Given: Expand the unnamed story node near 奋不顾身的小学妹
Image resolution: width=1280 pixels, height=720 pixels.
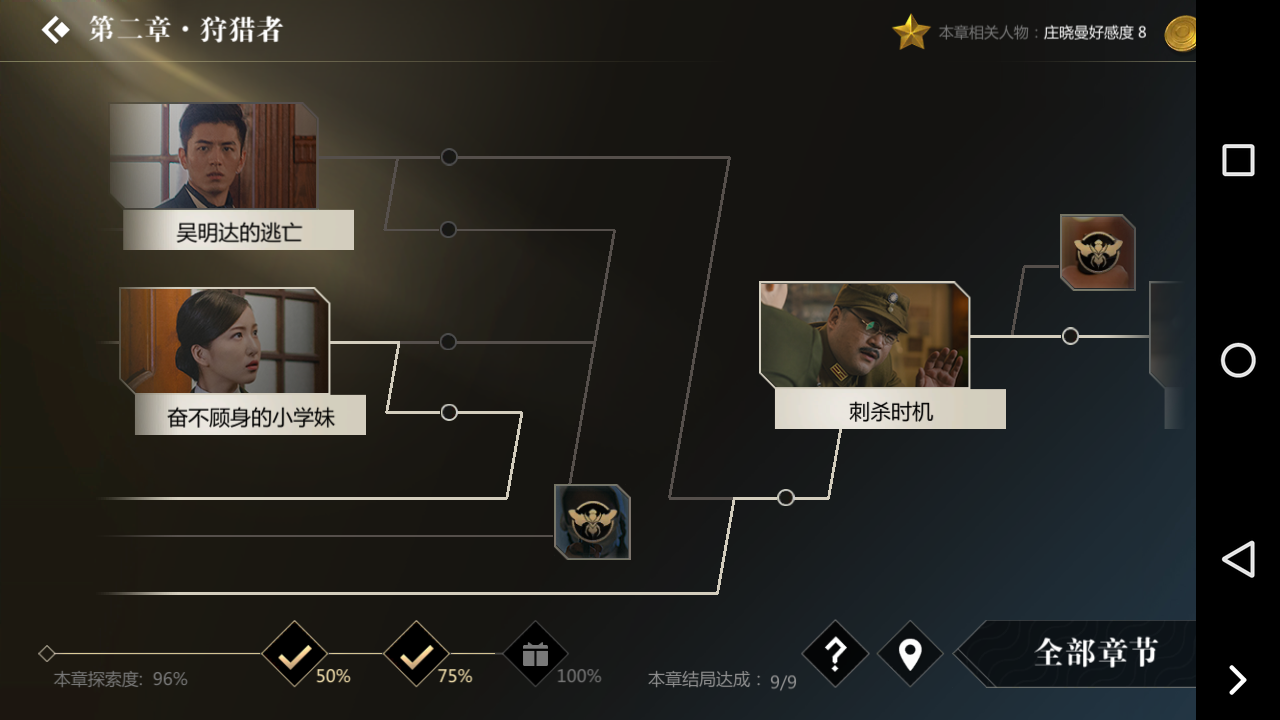Looking at the screenshot, I should (448, 412).
